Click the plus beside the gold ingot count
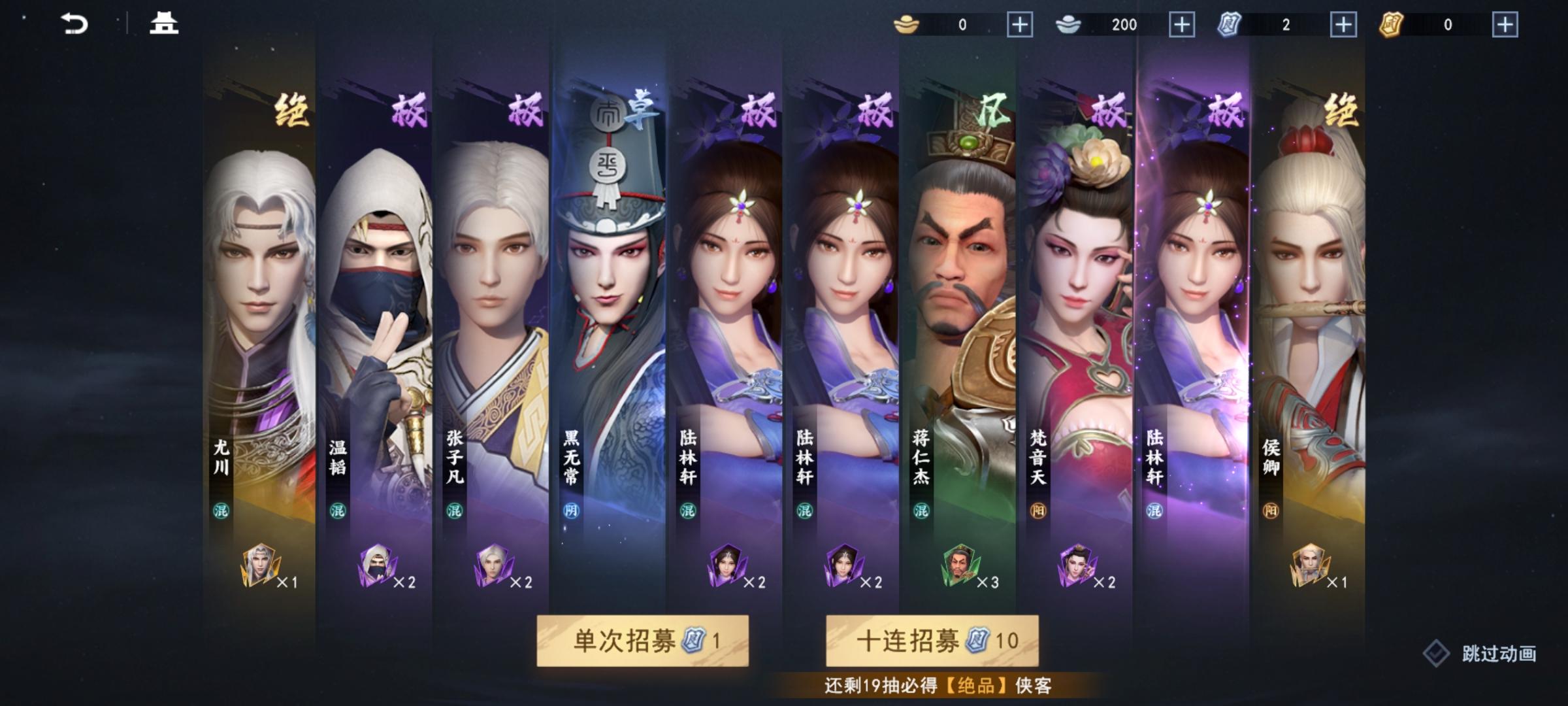 [1021, 25]
